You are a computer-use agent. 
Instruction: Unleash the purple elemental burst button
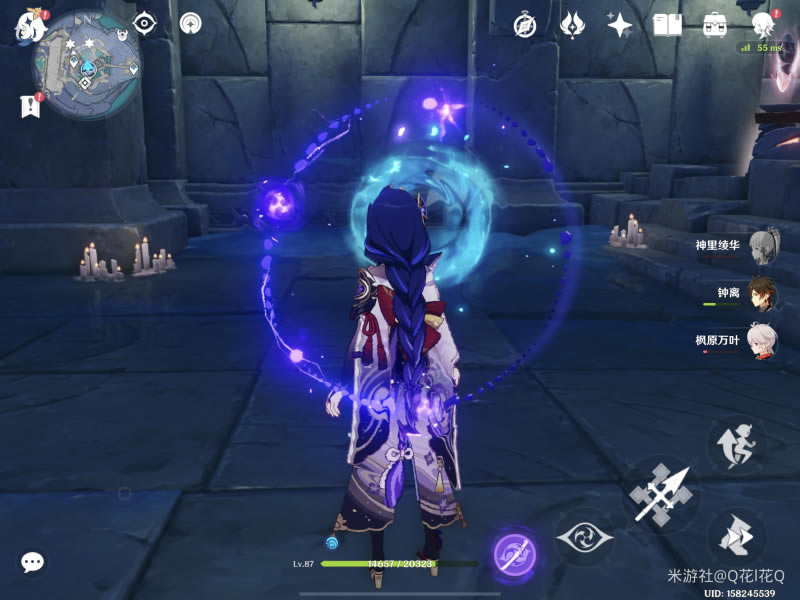515,553
